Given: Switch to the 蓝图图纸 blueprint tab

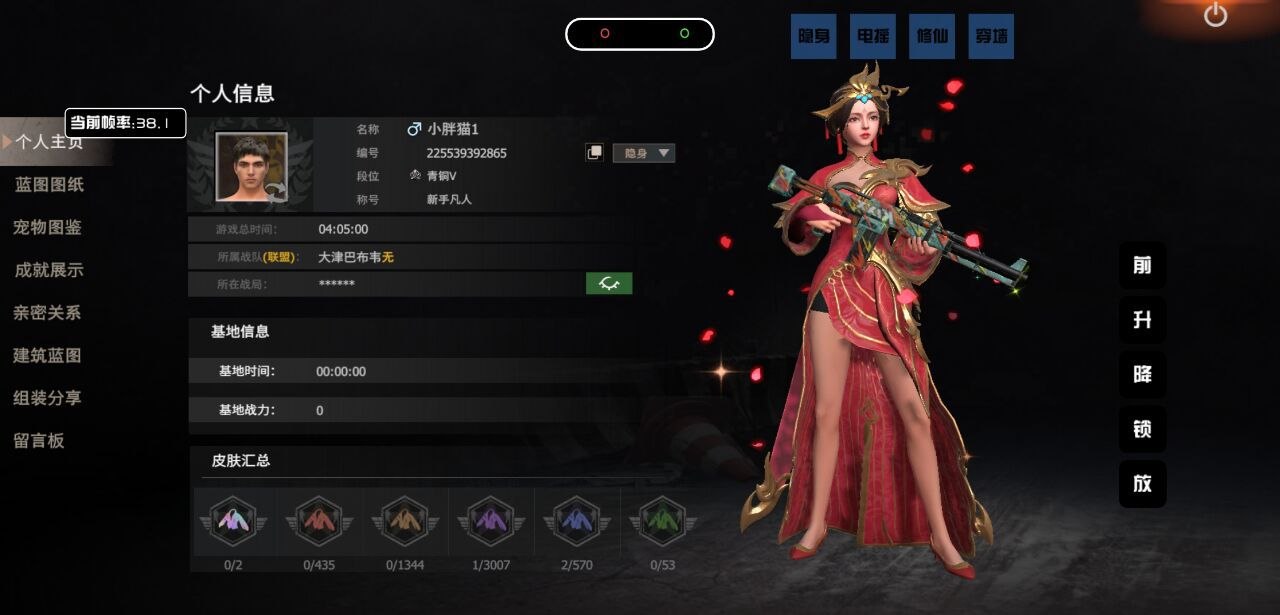Looking at the screenshot, I should click(x=49, y=185).
